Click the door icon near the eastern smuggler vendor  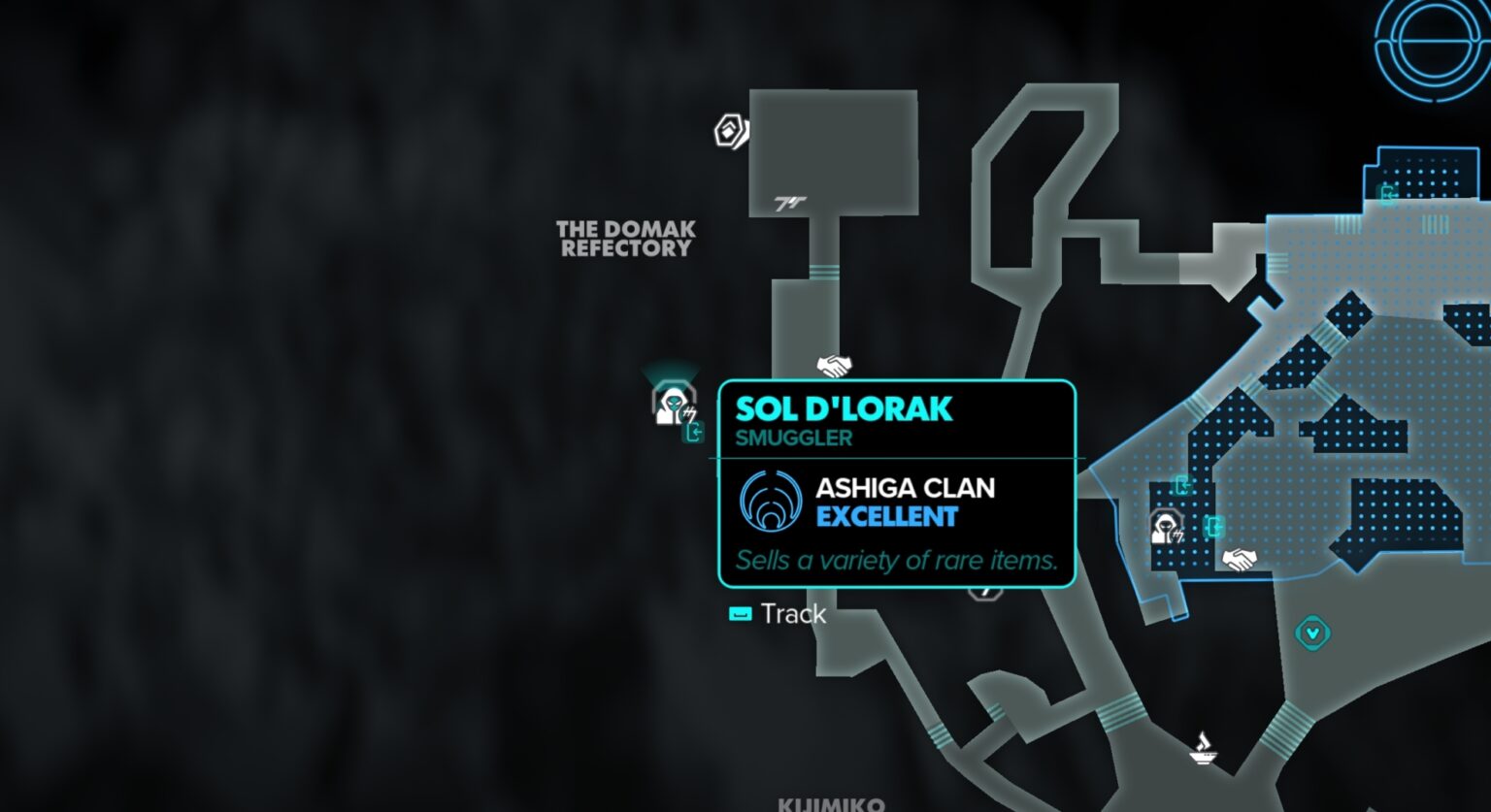[x=1213, y=527]
